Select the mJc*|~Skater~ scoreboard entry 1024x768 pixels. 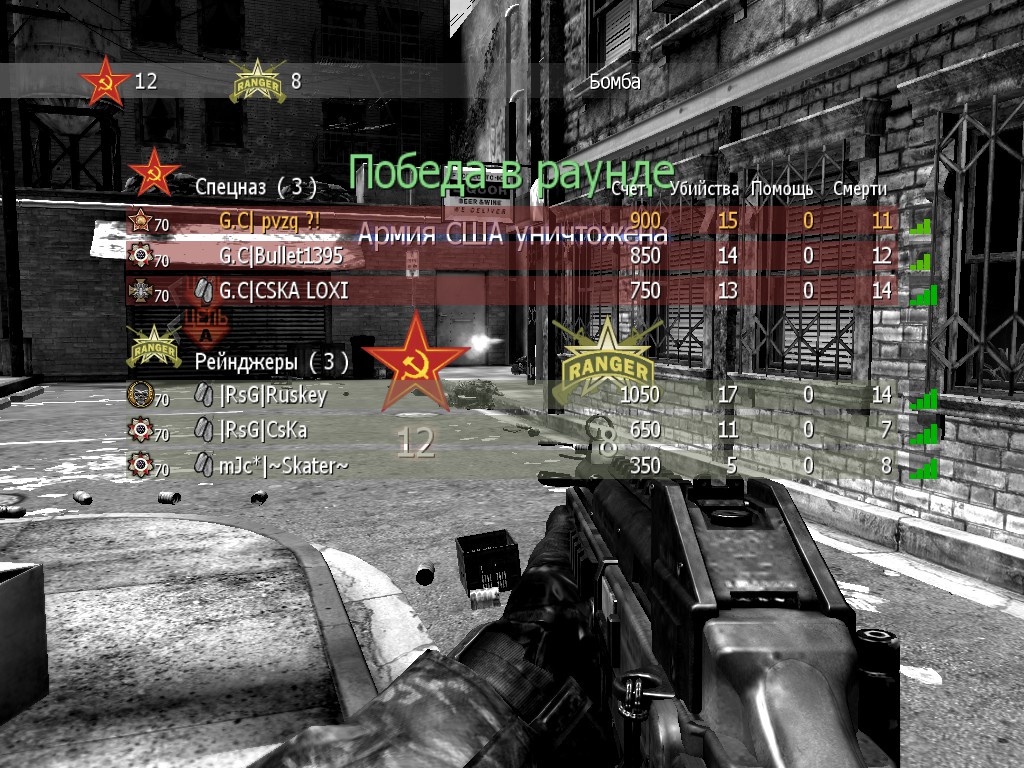pyautogui.click(x=284, y=465)
